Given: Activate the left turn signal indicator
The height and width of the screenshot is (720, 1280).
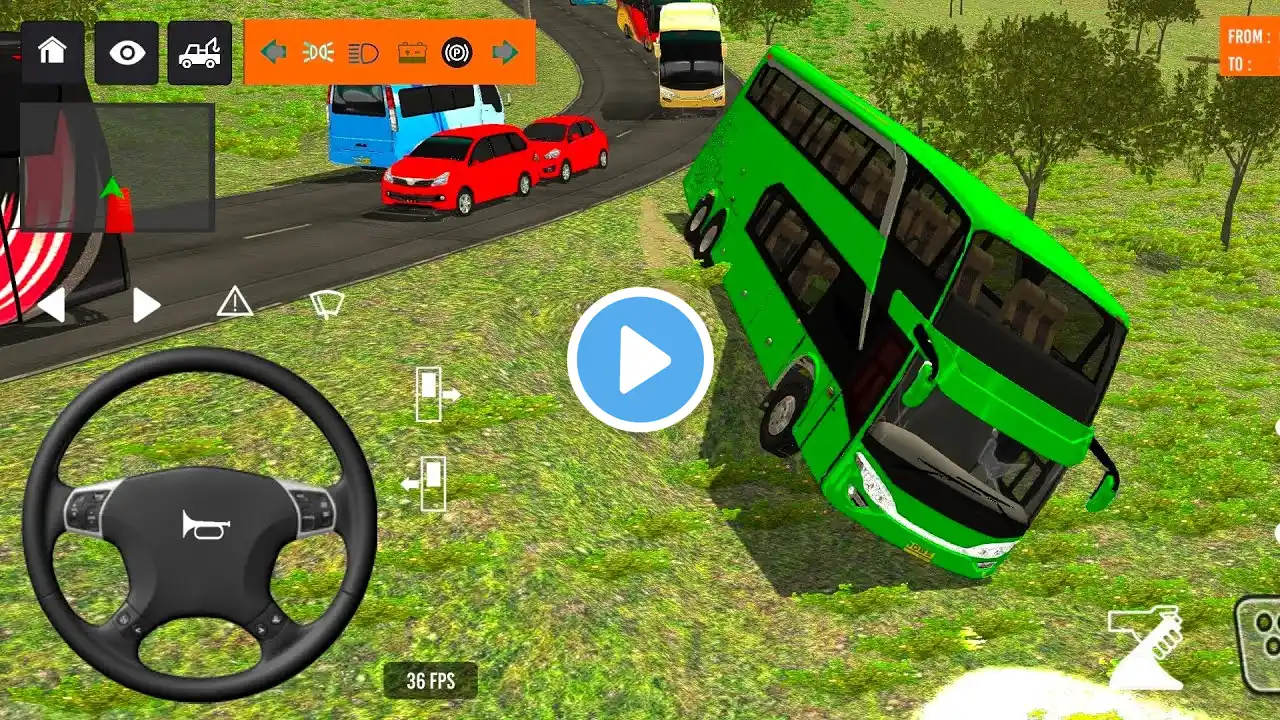Looking at the screenshot, I should coord(273,52).
